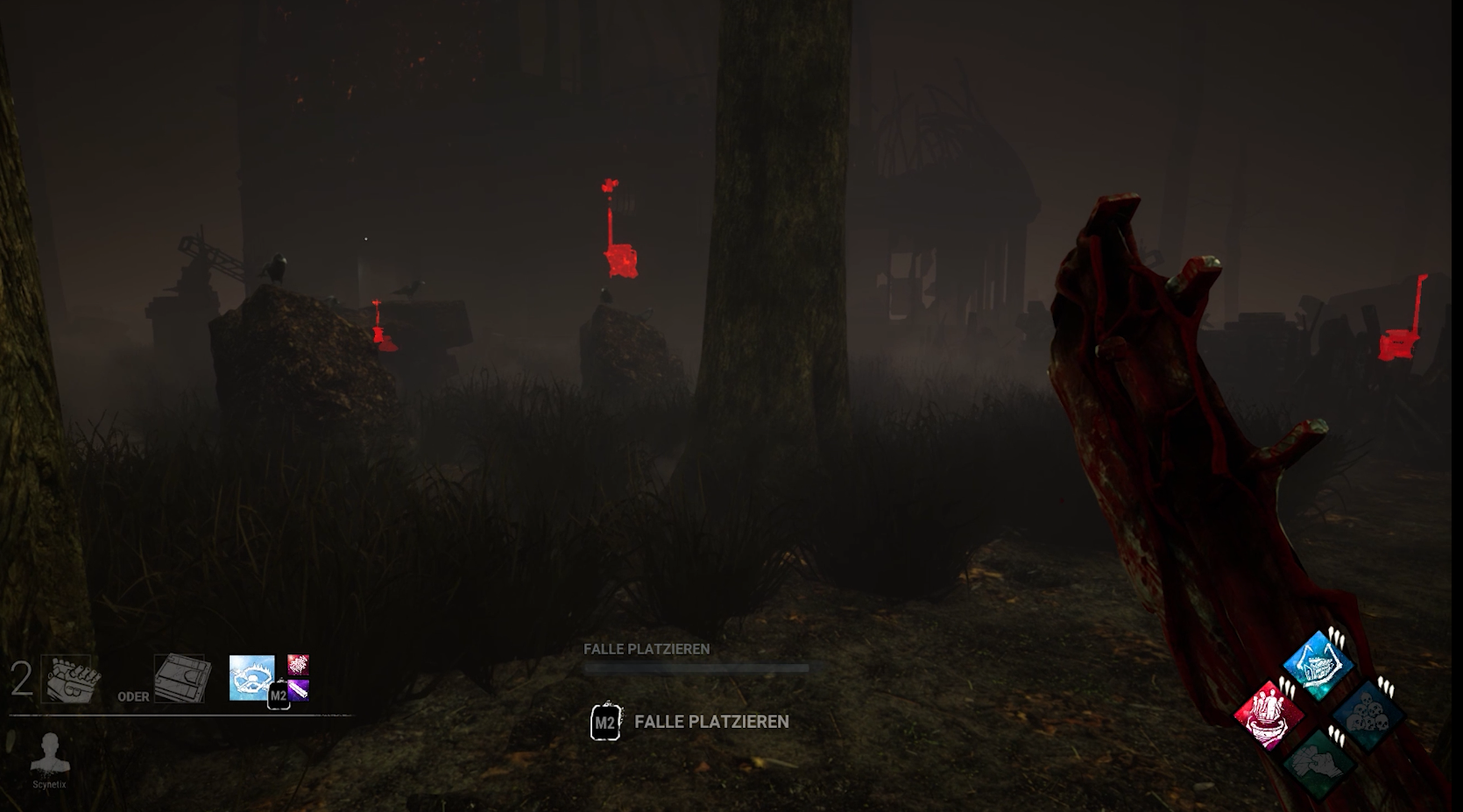Viewport: 1463px width, 812px height.
Task: Activate the blue trap power icon
Action: (x=251, y=678)
